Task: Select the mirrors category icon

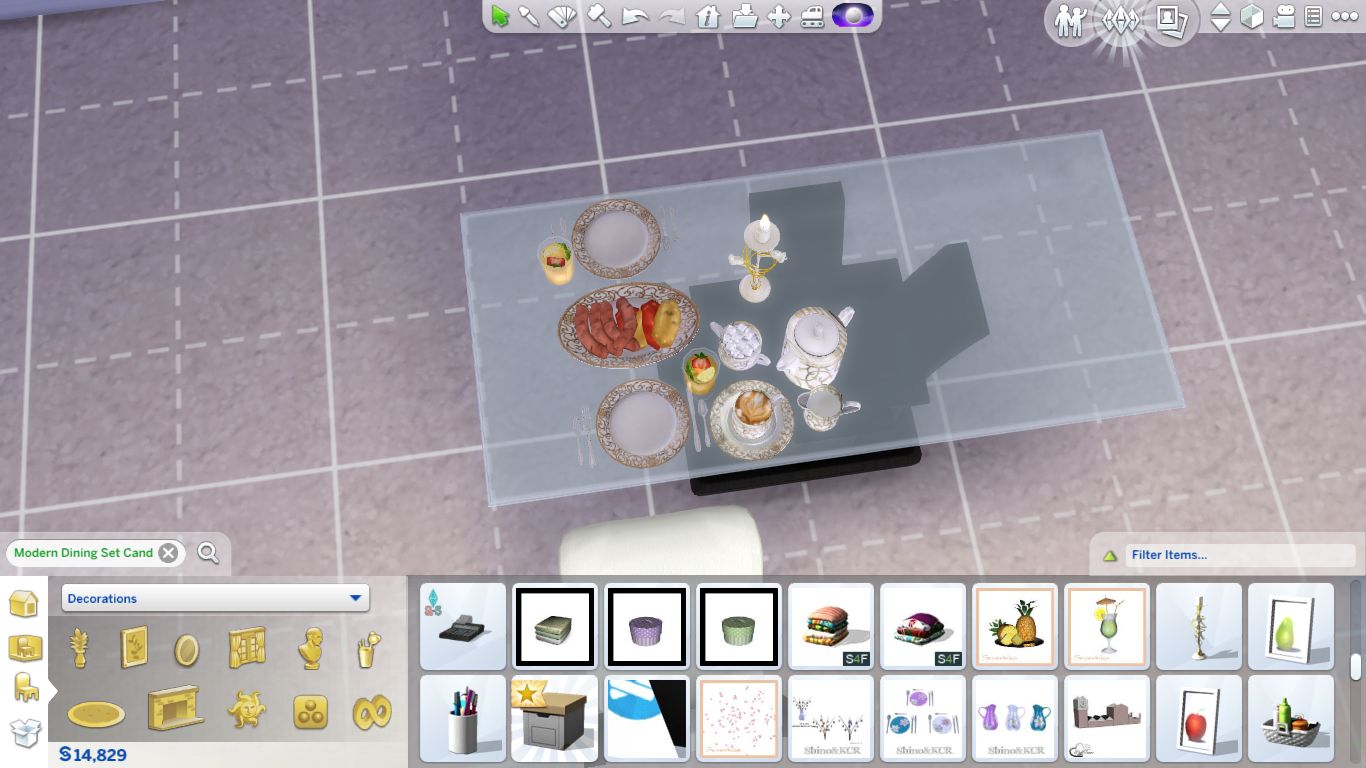Action: click(186, 648)
